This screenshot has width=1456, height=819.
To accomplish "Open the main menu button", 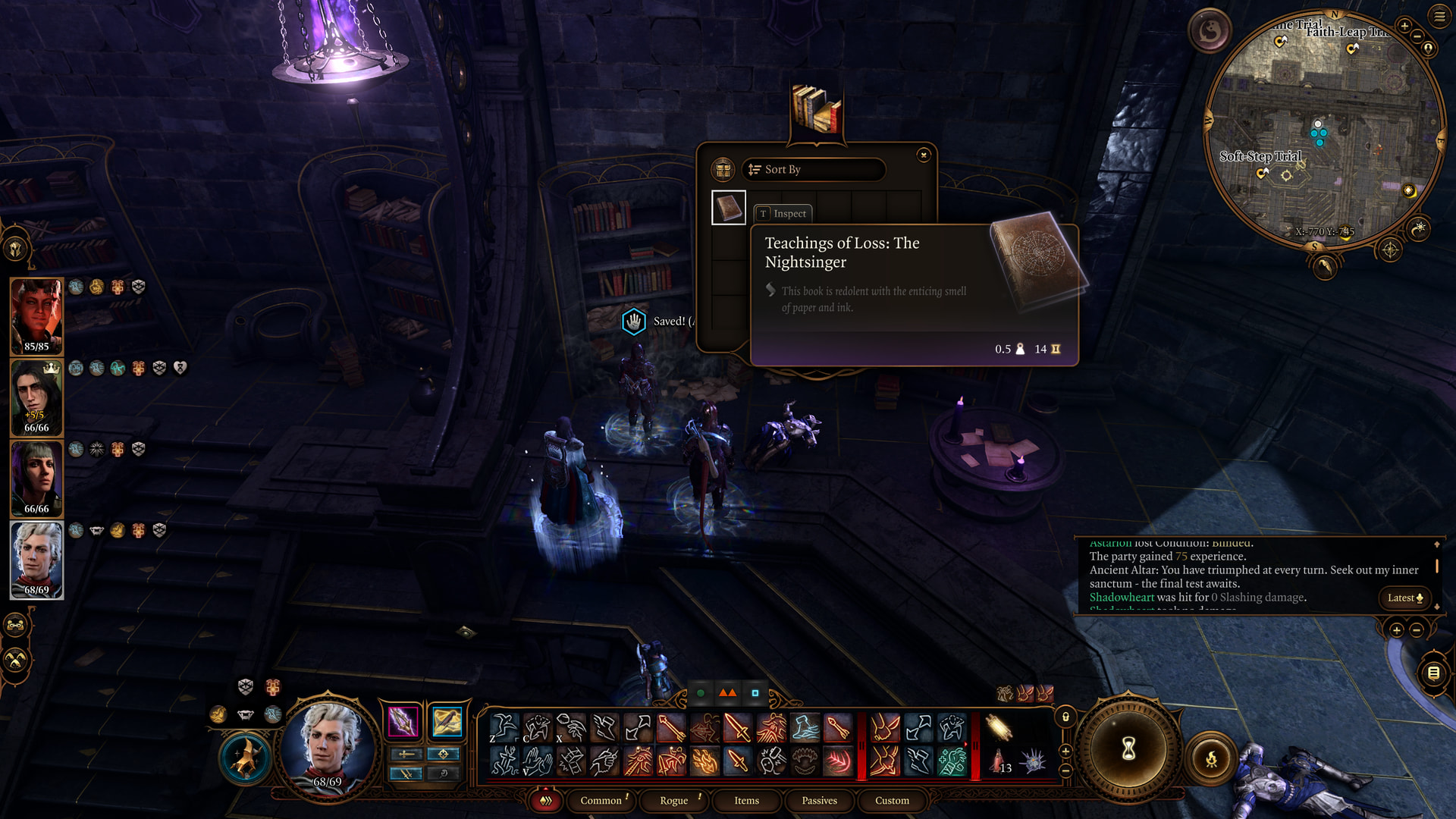I will 1439,16.
